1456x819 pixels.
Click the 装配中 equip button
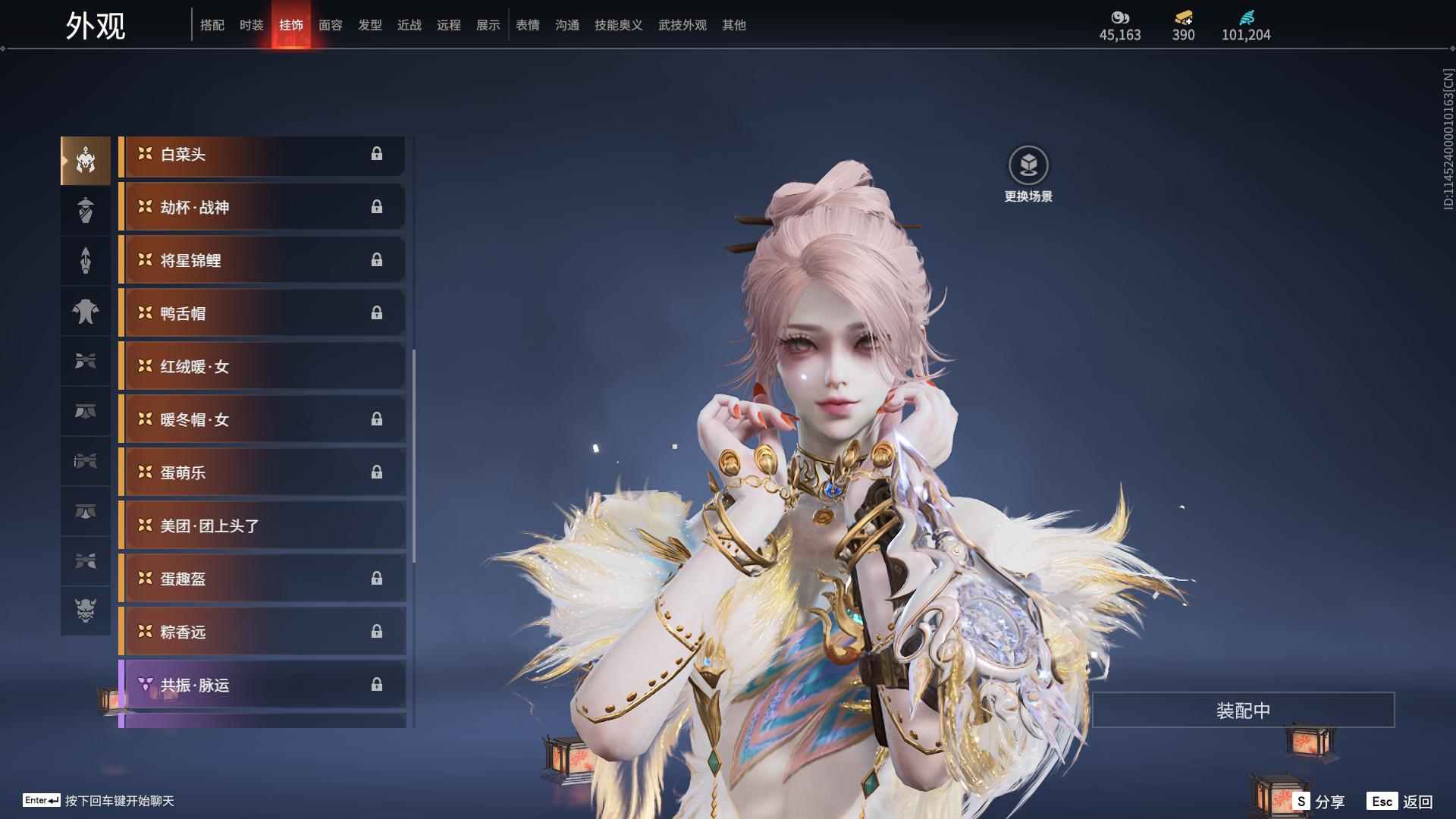[1243, 711]
